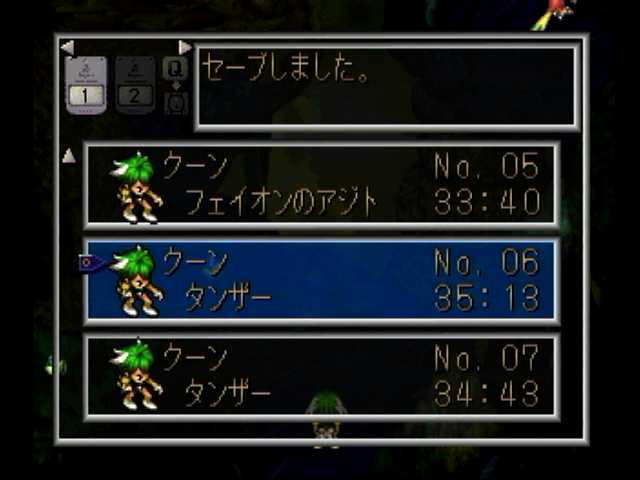Choose highlighted save No. 06 at タンザー
Image resolution: width=640 pixels, height=480 pixels.
[321, 280]
